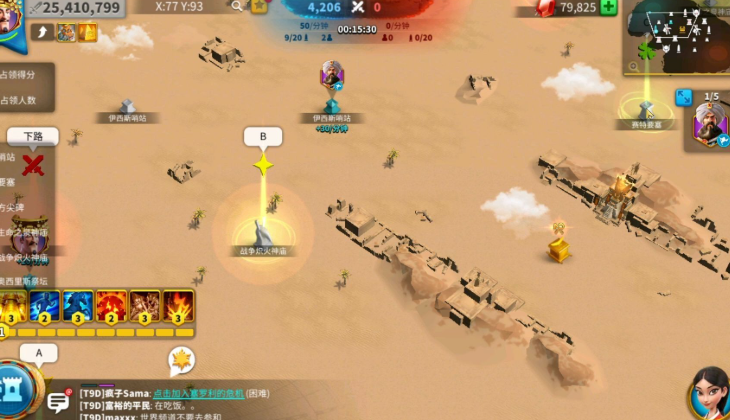Click the minimap zoom magnifier
Screen dimensions: 730x420
tap(633, 66)
